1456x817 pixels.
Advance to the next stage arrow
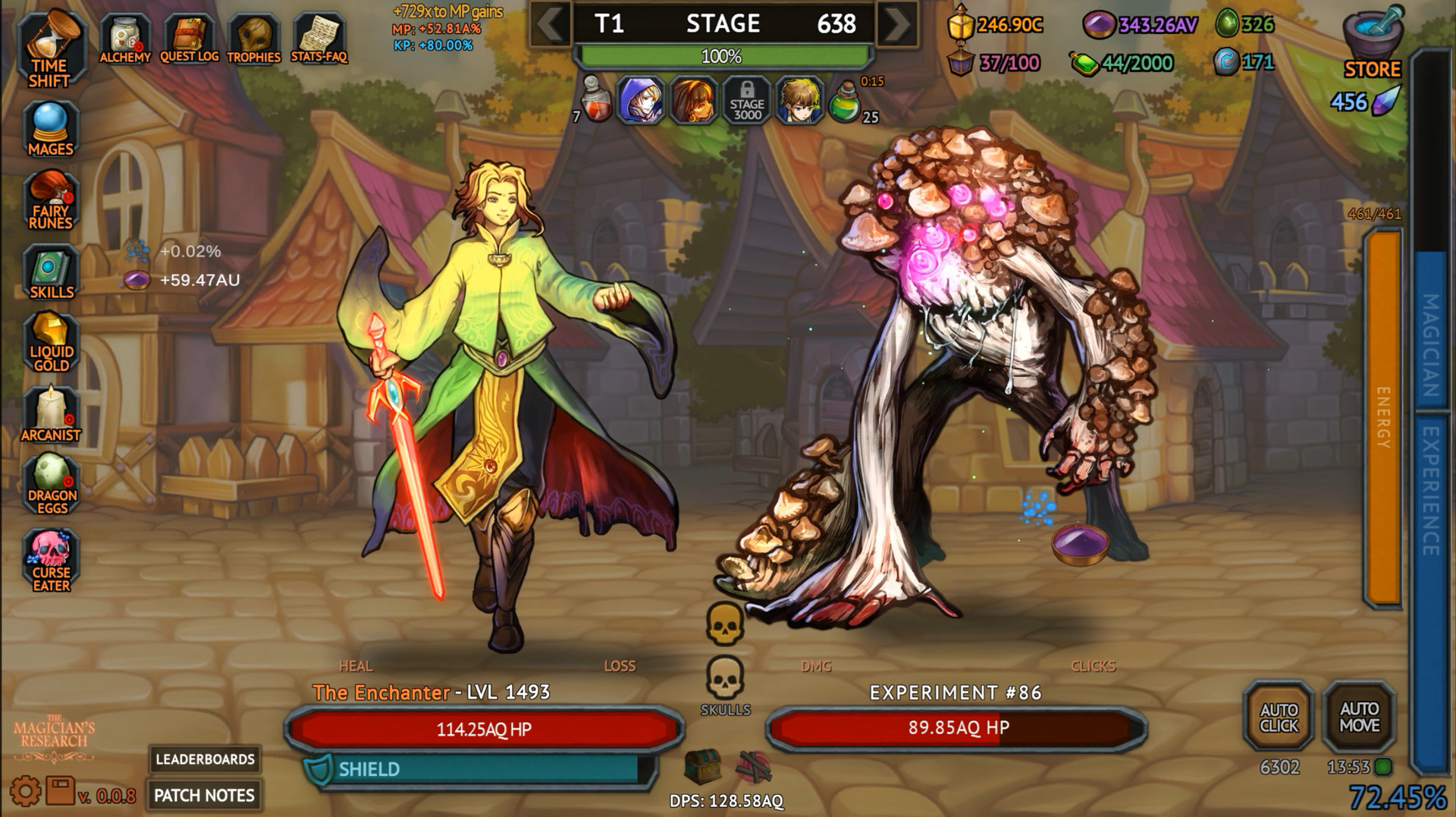pyautogui.click(x=896, y=24)
